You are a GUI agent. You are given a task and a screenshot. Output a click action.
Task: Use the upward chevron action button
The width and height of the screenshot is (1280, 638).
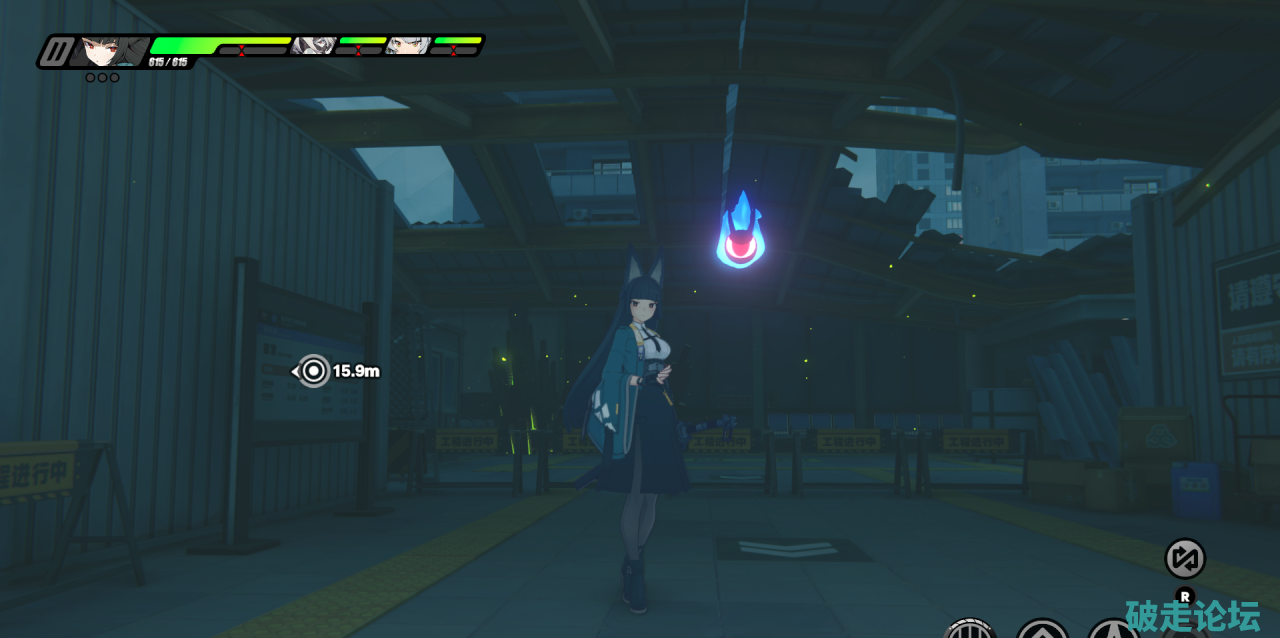coord(1042,631)
